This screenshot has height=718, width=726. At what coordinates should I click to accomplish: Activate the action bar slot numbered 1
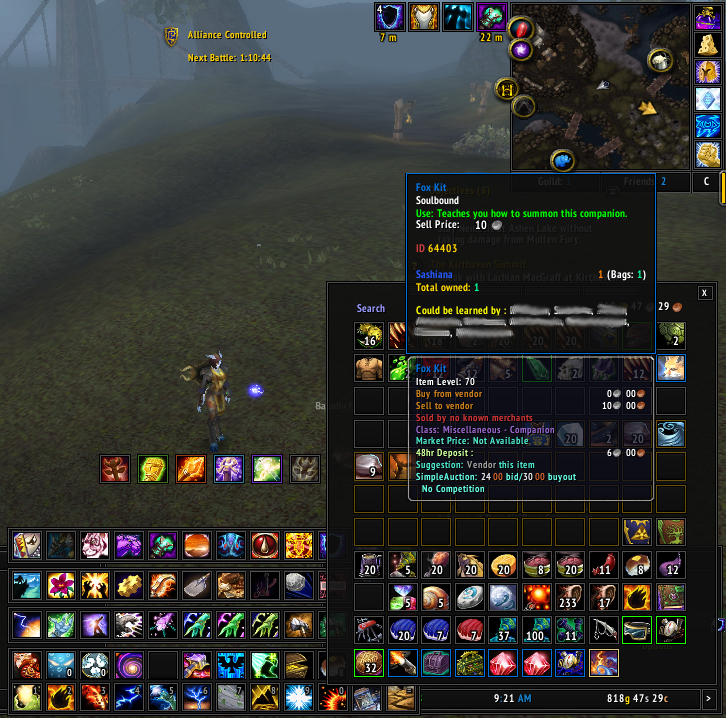pos(26,695)
